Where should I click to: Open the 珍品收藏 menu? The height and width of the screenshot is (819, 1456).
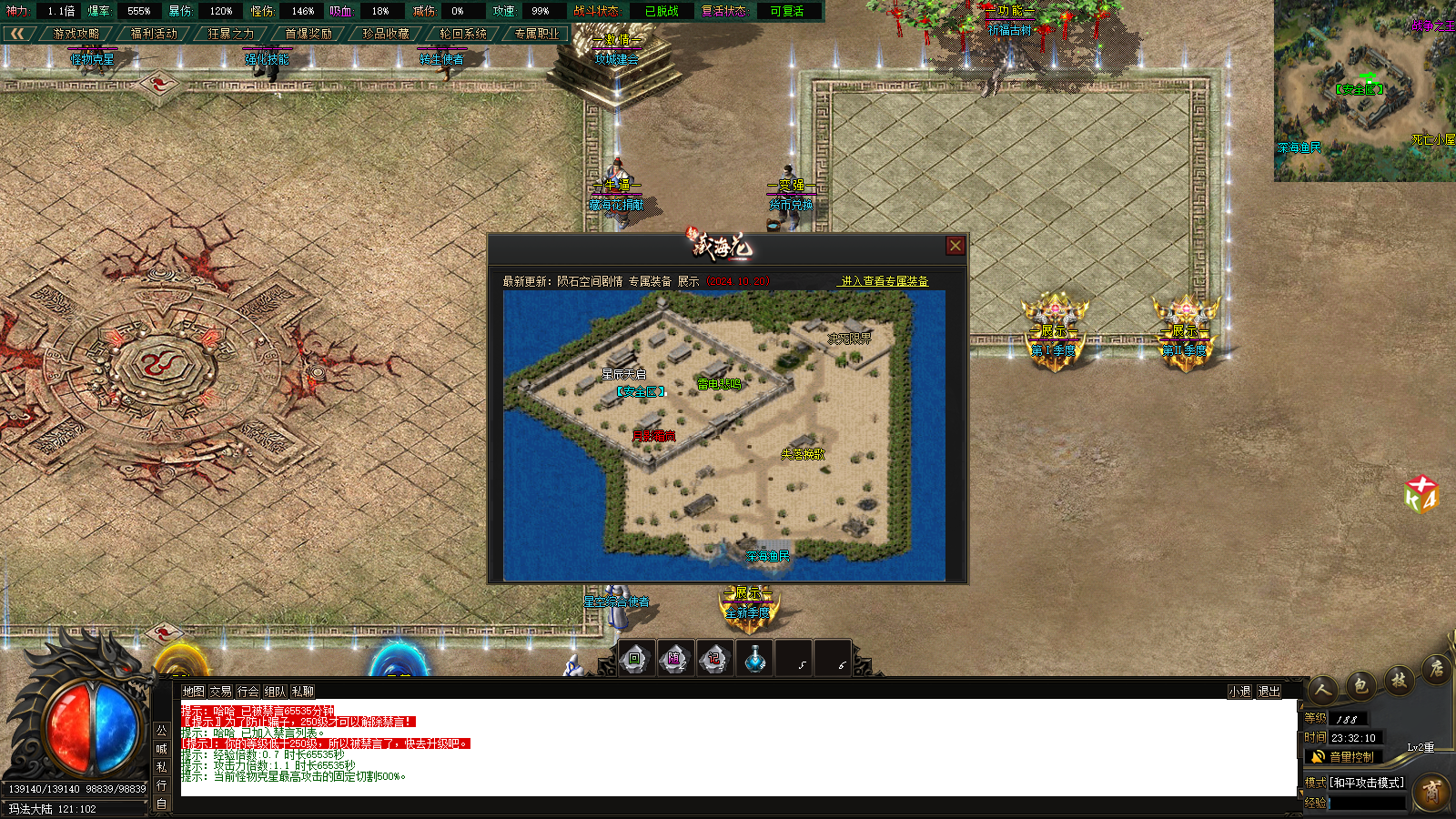[x=386, y=34]
